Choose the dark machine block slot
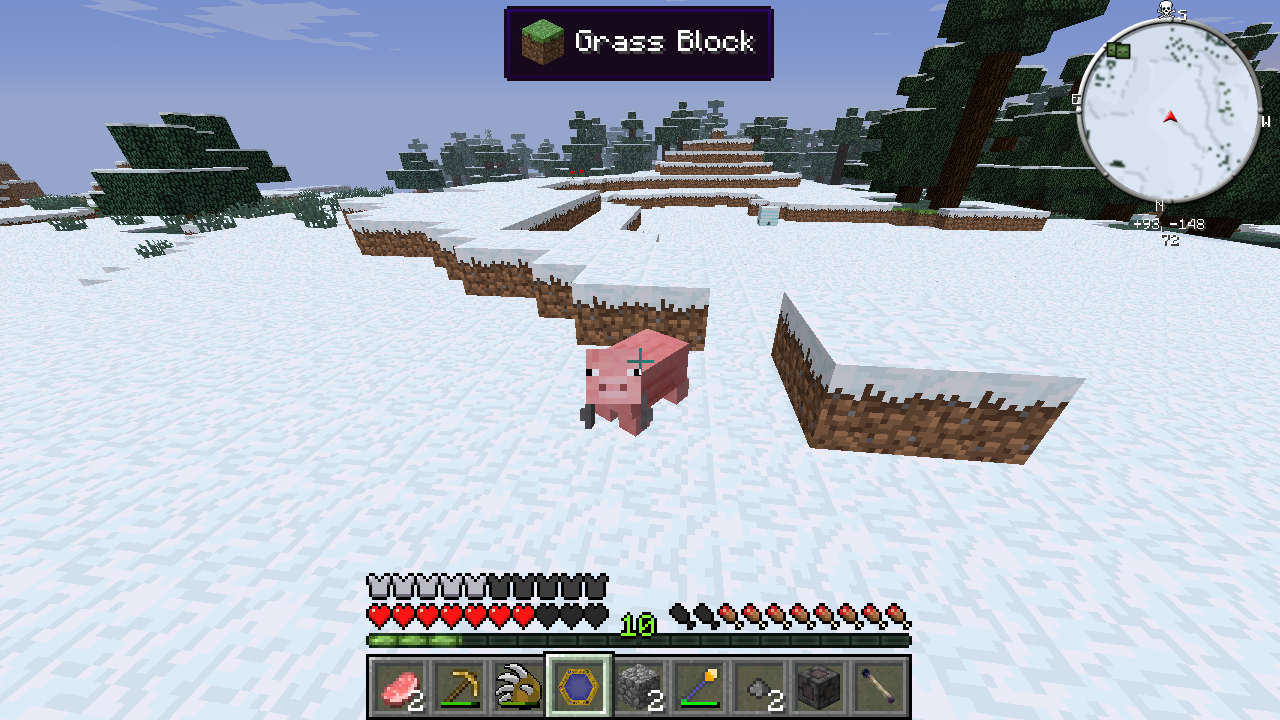The image size is (1280, 720). coord(820,686)
